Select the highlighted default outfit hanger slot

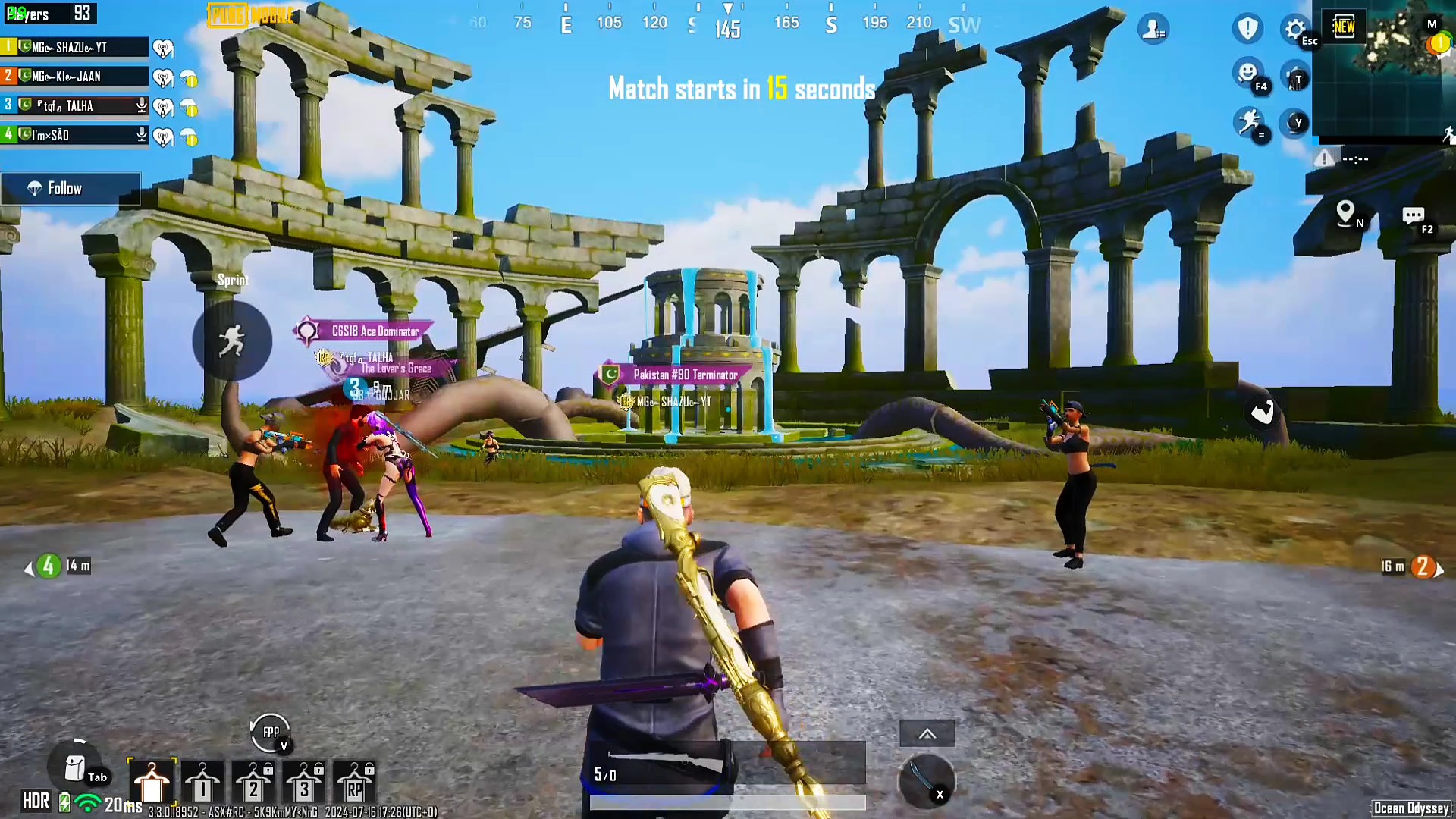[x=152, y=783]
